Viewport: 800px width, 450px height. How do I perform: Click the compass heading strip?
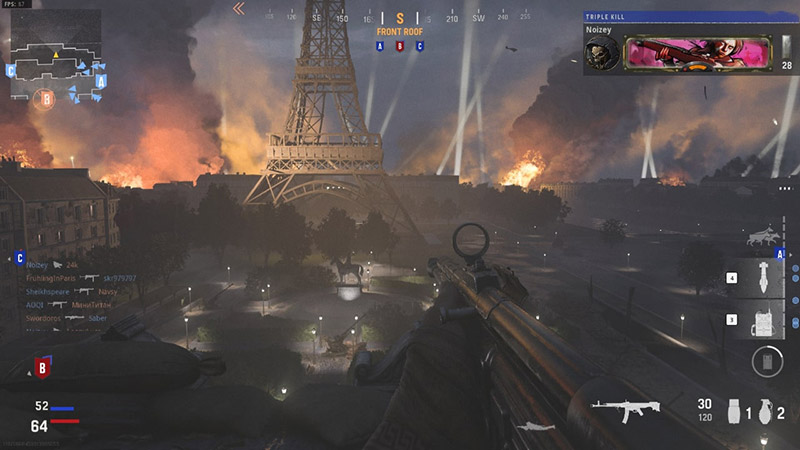click(x=400, y=18)
